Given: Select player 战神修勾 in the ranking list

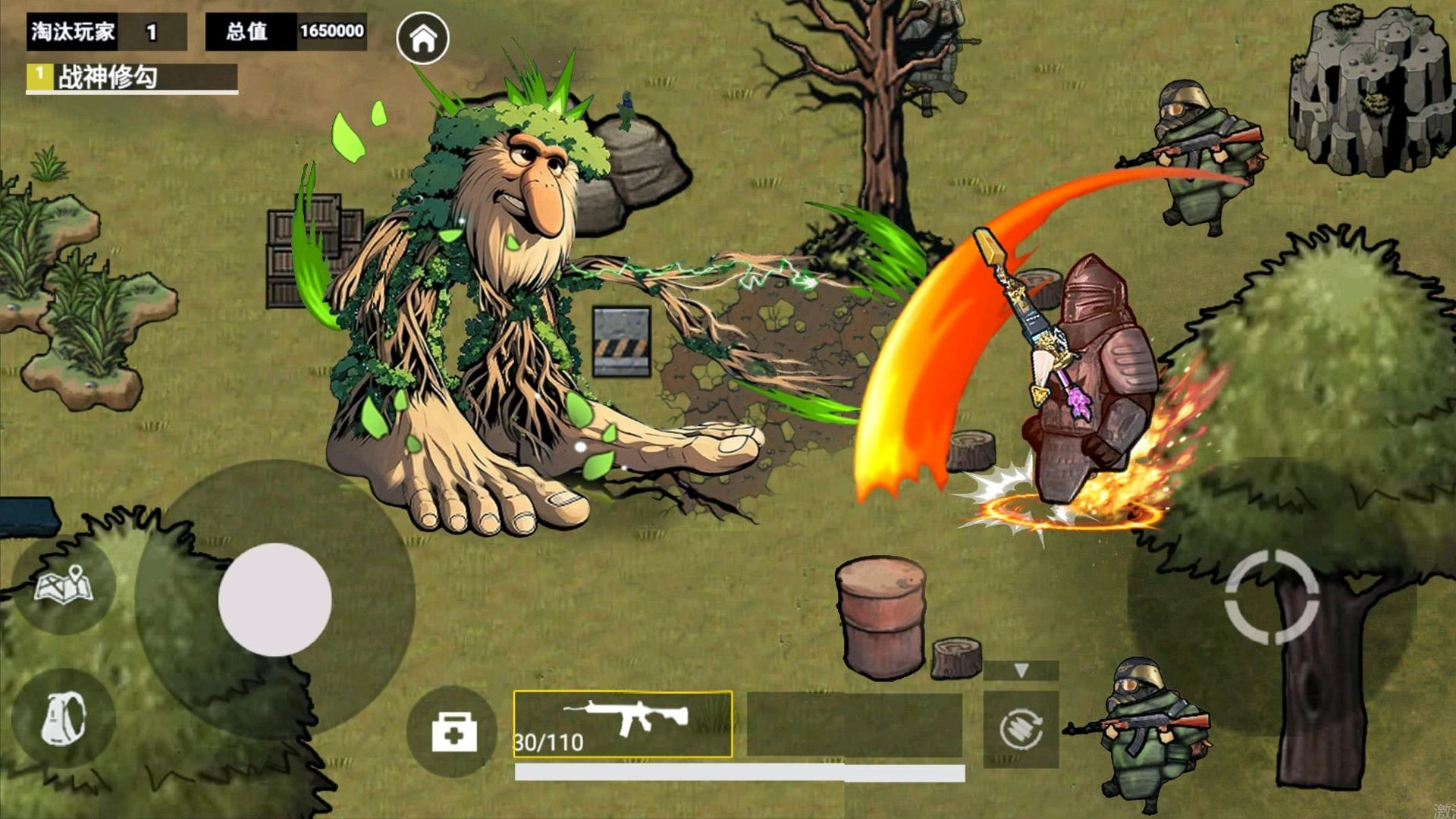Looking at the screenshot, I should coord(132,77).
